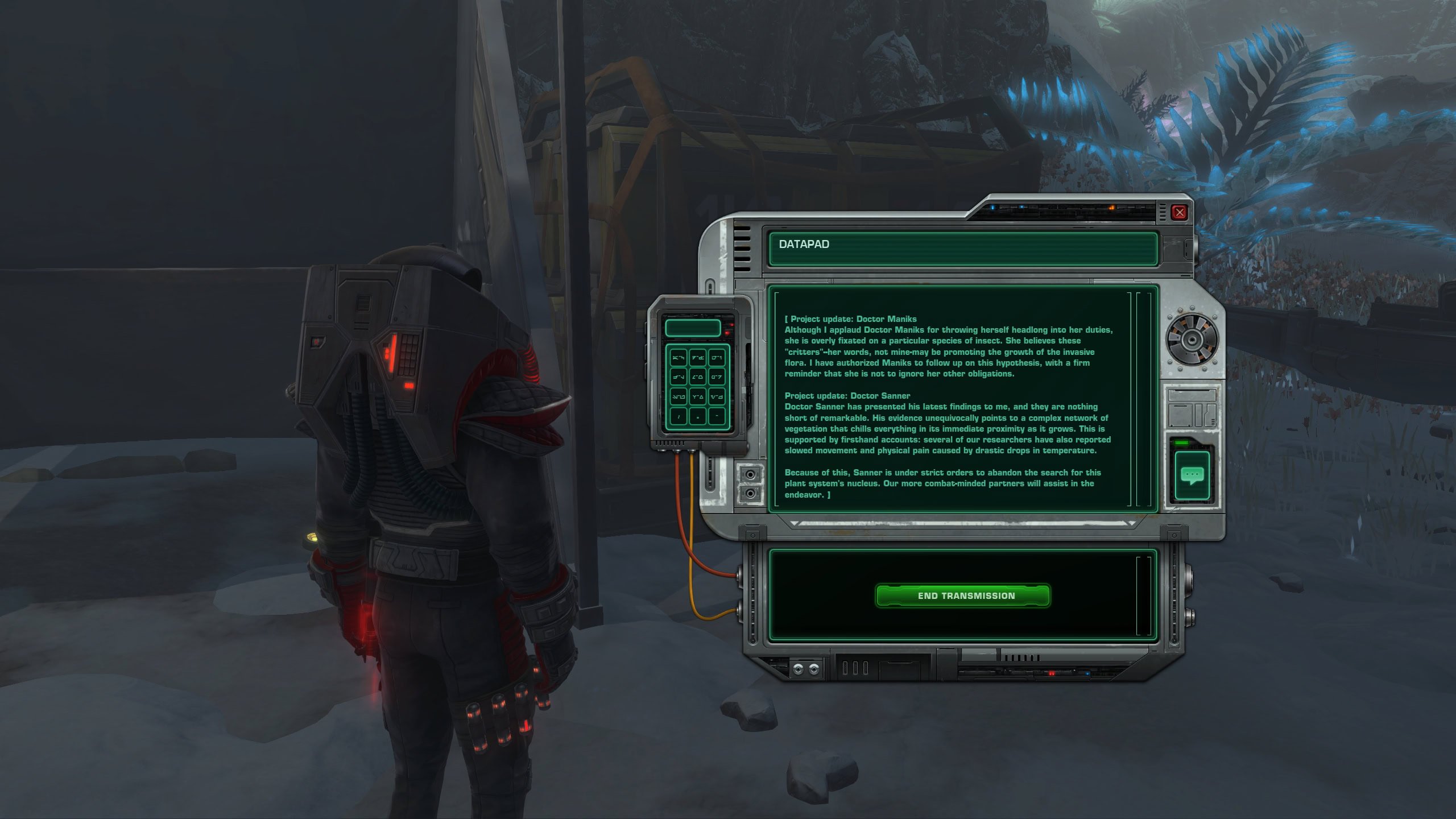Close the datapad with the red X
1456x819 pixels.
coord(1180,212)
